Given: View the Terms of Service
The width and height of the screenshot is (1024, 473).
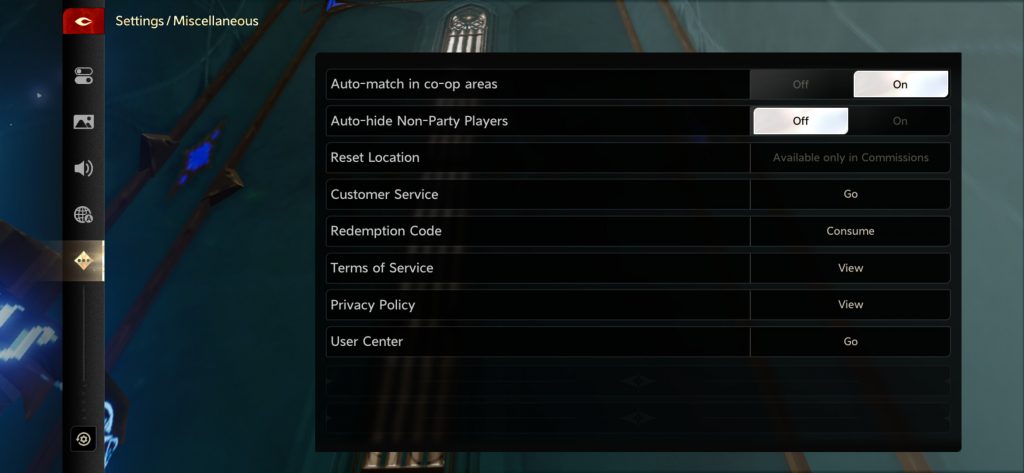Looking at the screenshot, I should (850, 268).
